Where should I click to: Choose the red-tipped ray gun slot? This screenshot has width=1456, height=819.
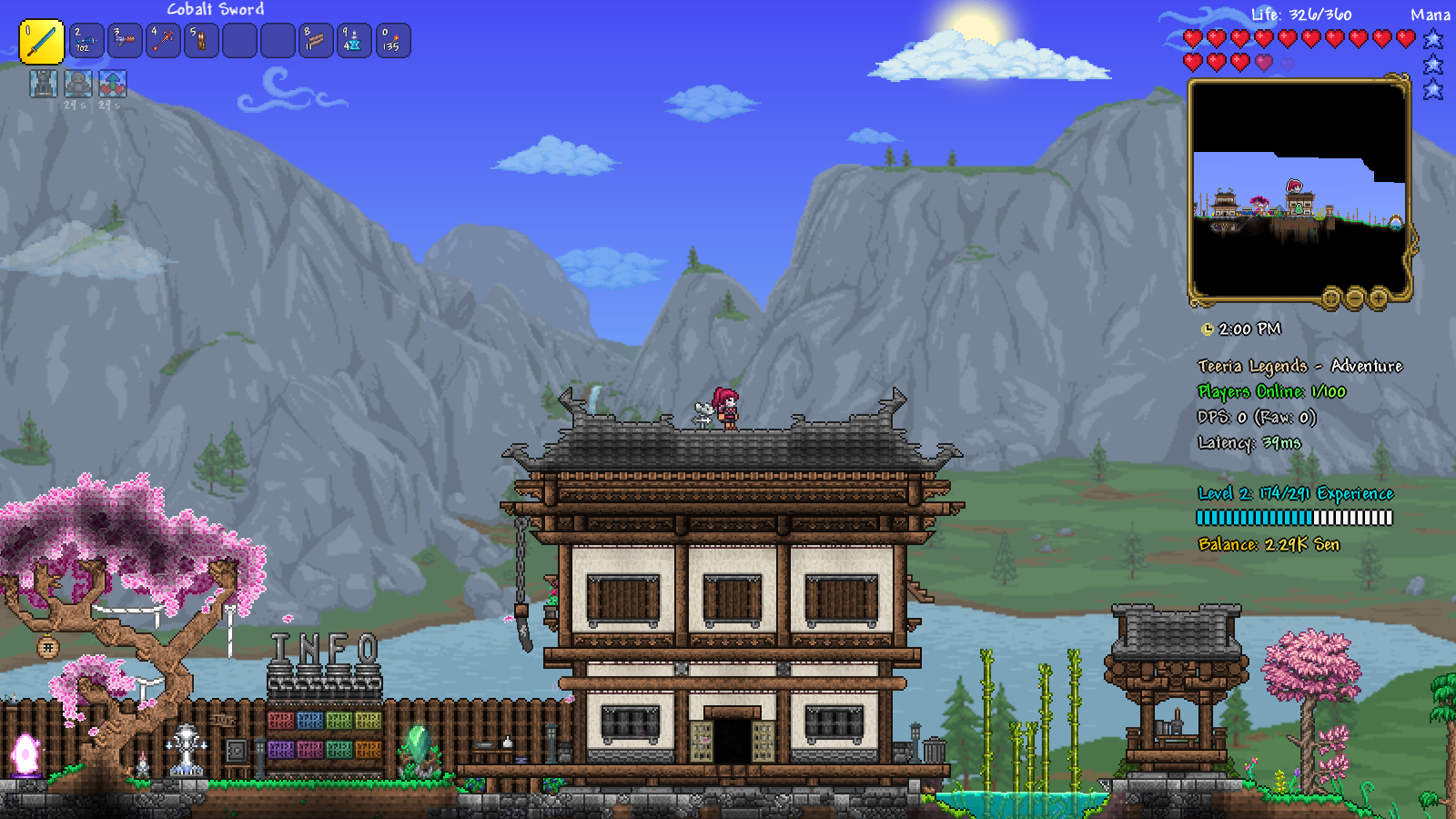click(125, 41)
